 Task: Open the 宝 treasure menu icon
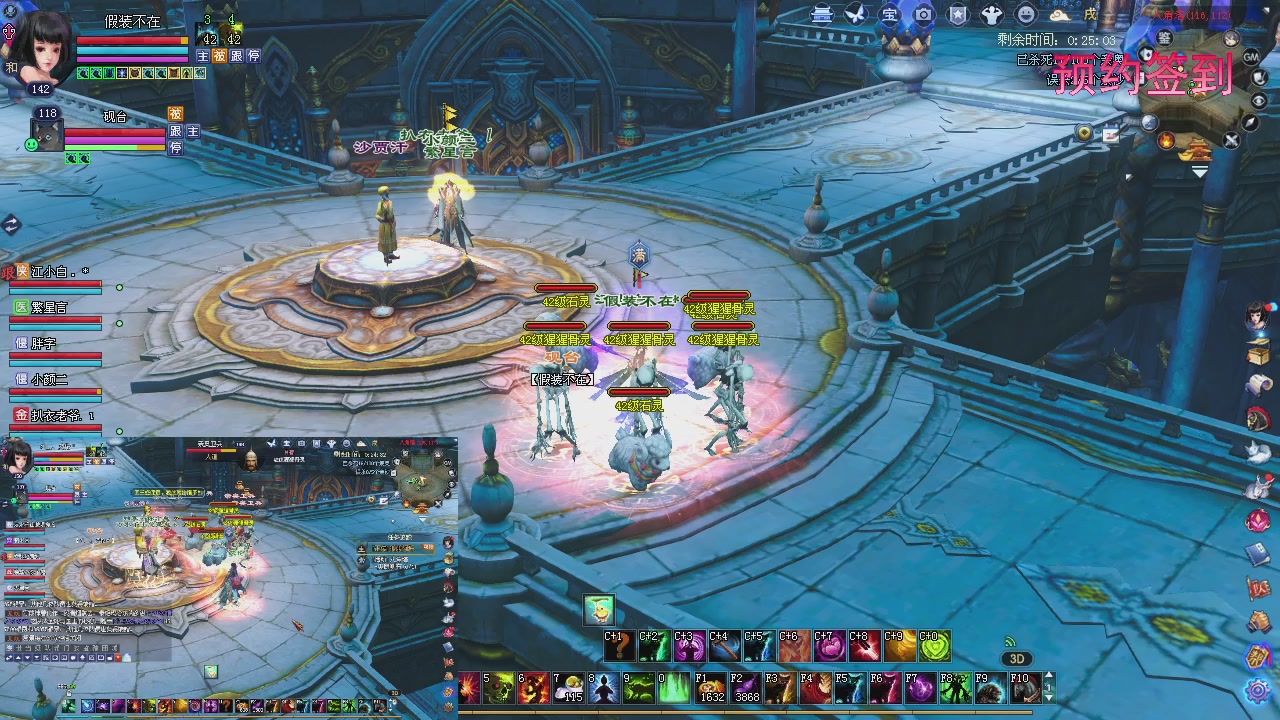pos(889,14)
